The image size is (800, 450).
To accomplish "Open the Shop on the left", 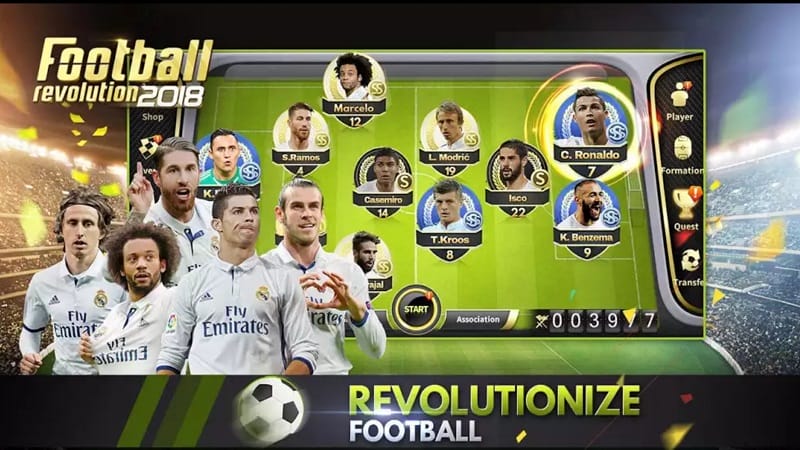I will pyautogui.click(x=152, y=116).
